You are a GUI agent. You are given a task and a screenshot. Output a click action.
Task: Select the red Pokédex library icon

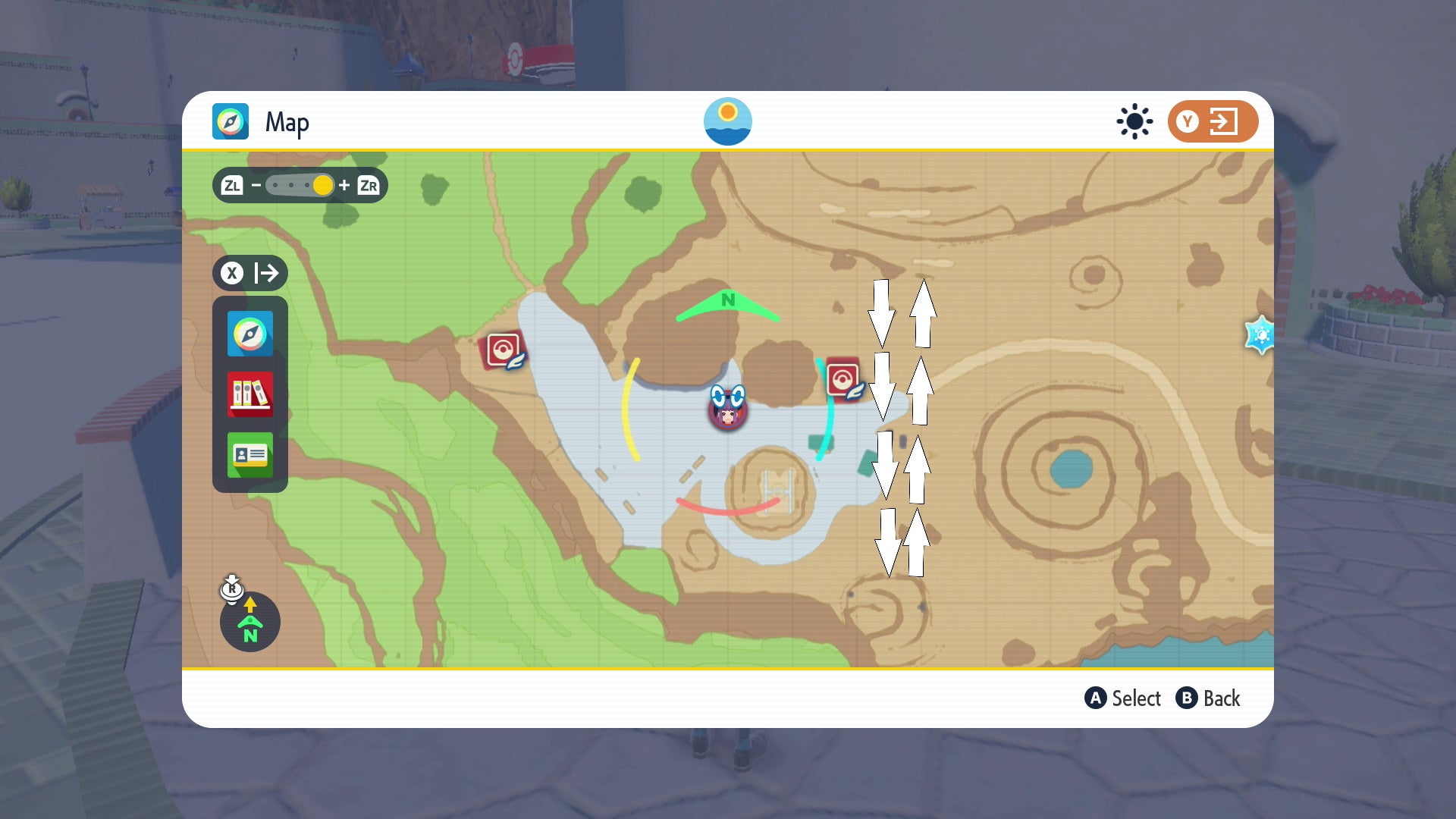[x=250, y=394]
